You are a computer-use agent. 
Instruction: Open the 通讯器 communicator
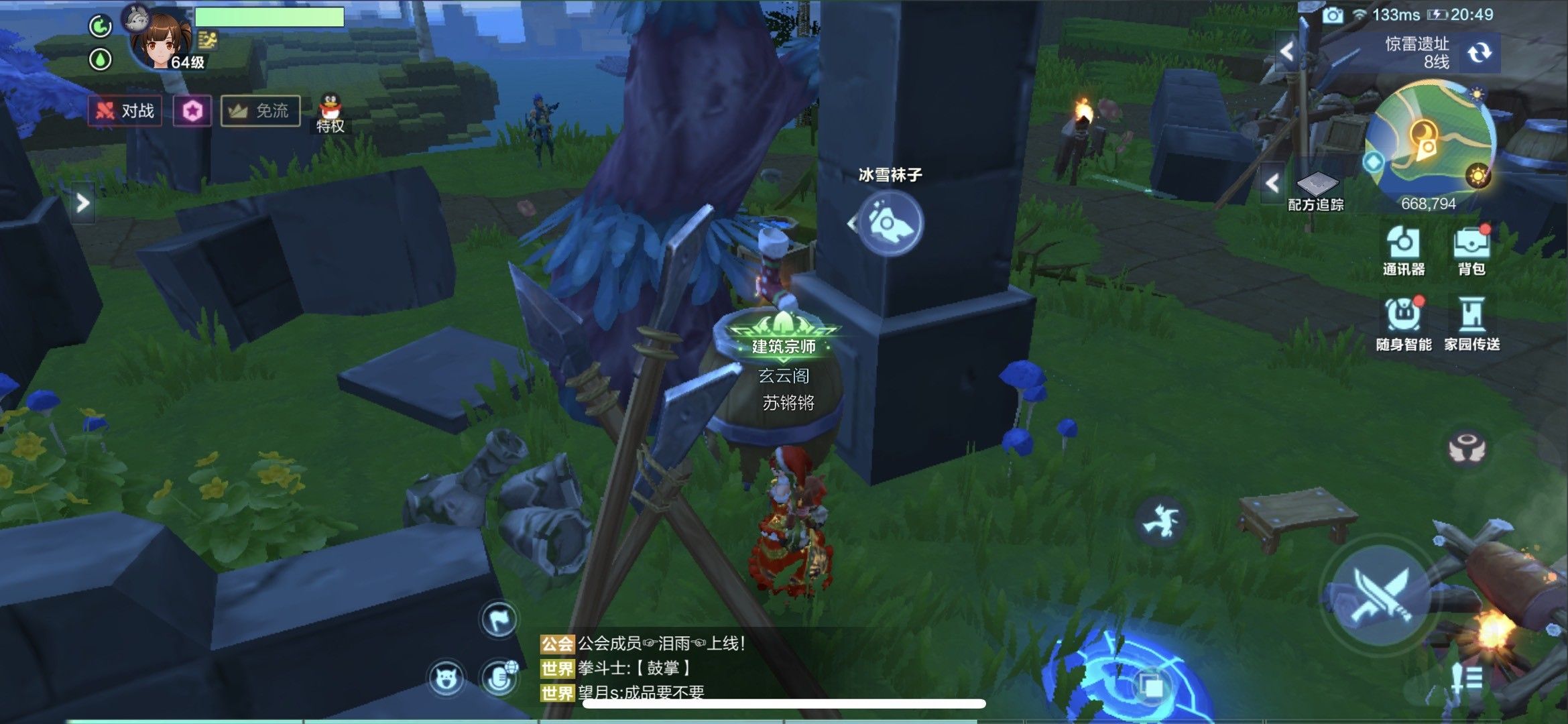pos(1403,250)
